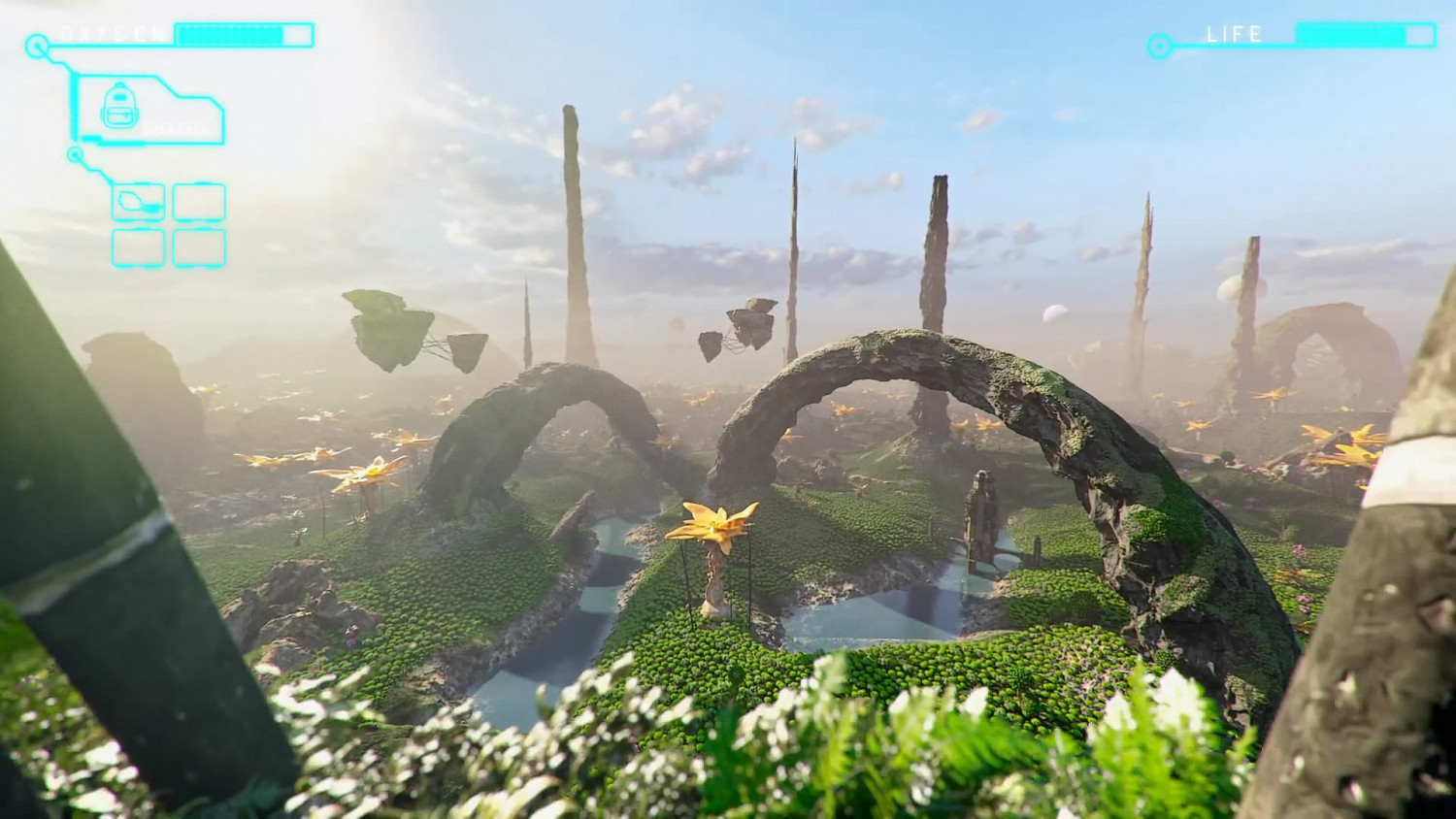Click the empty slot beside the leaf item

pyautogui.click(x=198, y=202)
